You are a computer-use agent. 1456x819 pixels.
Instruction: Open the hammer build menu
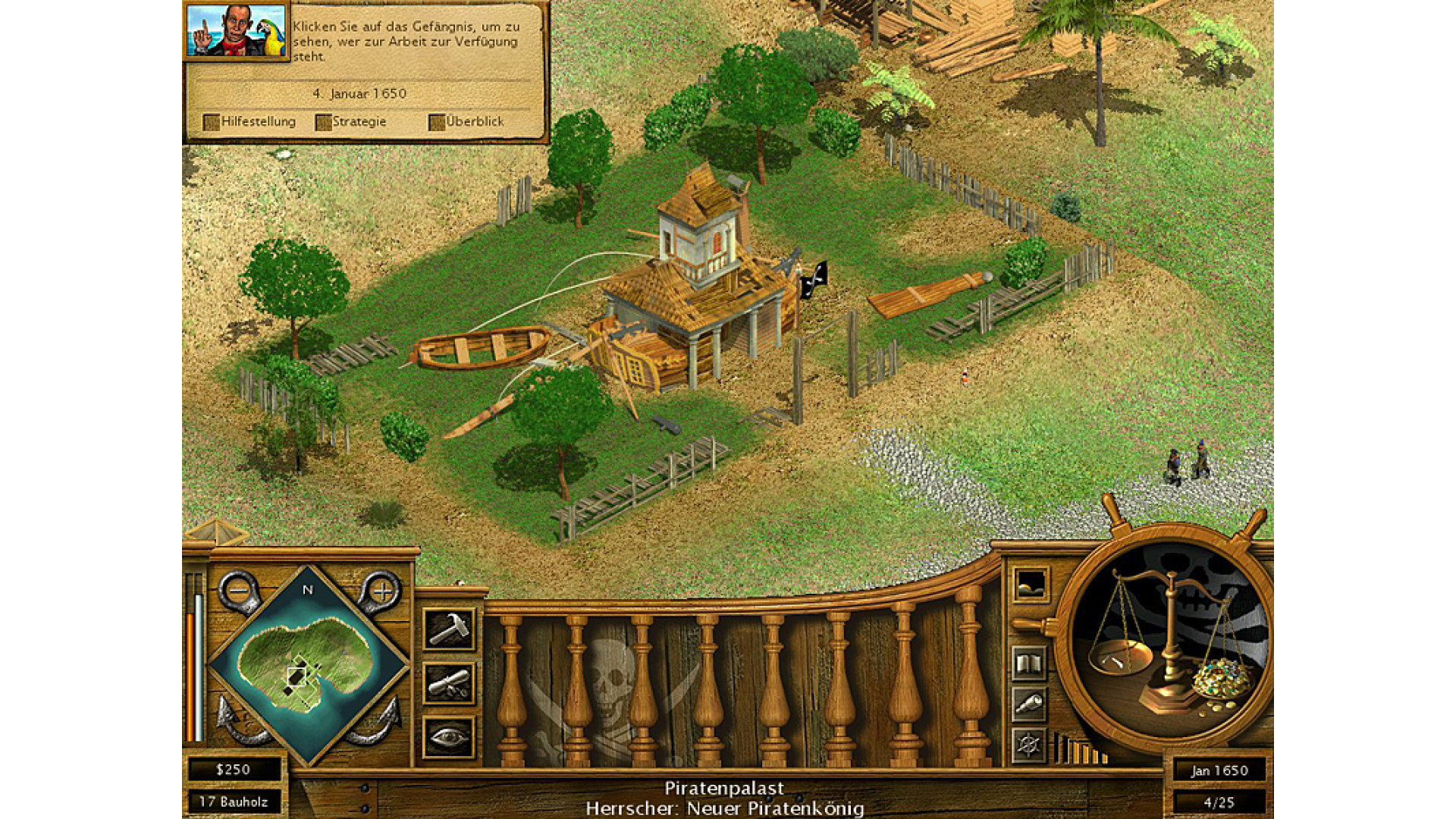pyautogui.click(x=449, y=629)
